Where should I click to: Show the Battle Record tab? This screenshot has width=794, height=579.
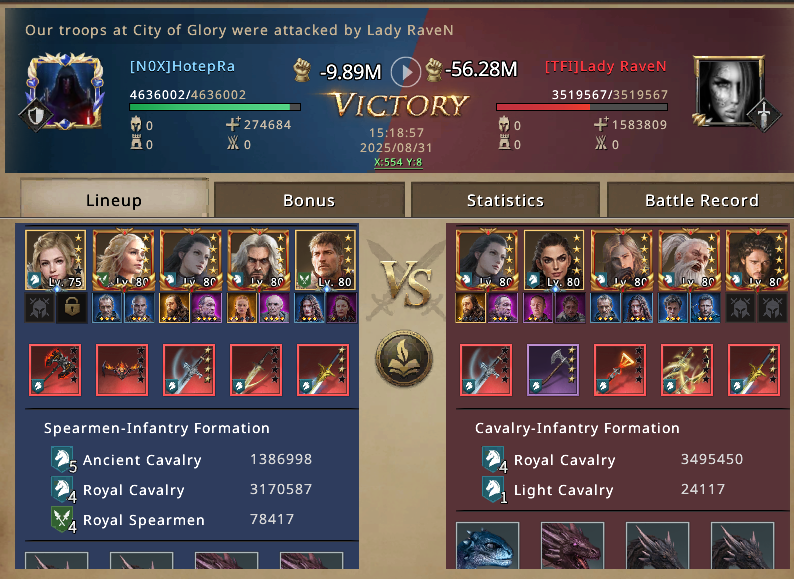pos(701,200)
